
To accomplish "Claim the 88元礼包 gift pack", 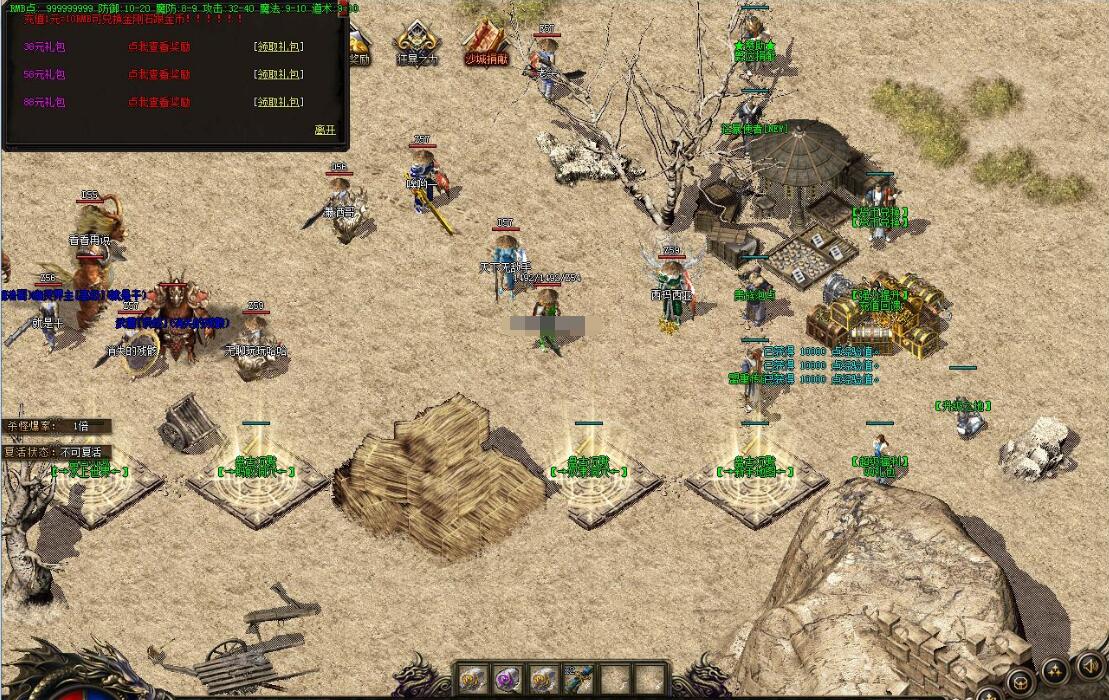I will [x=279, y=102].
